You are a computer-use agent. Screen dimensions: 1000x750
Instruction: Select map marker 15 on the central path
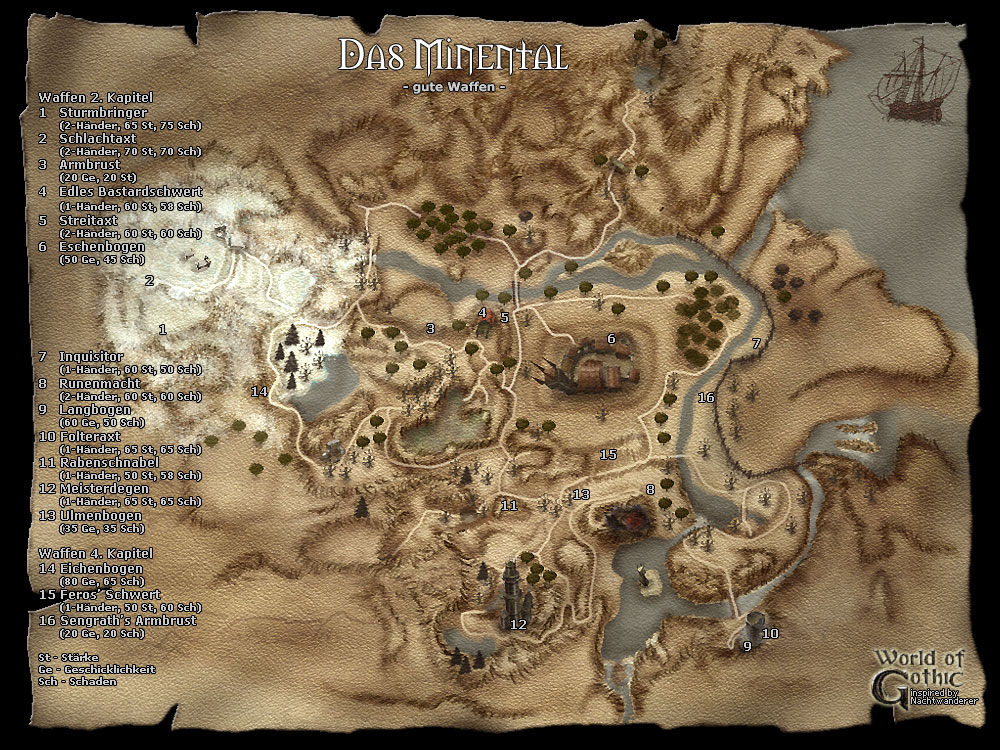[x=608, y=454]
